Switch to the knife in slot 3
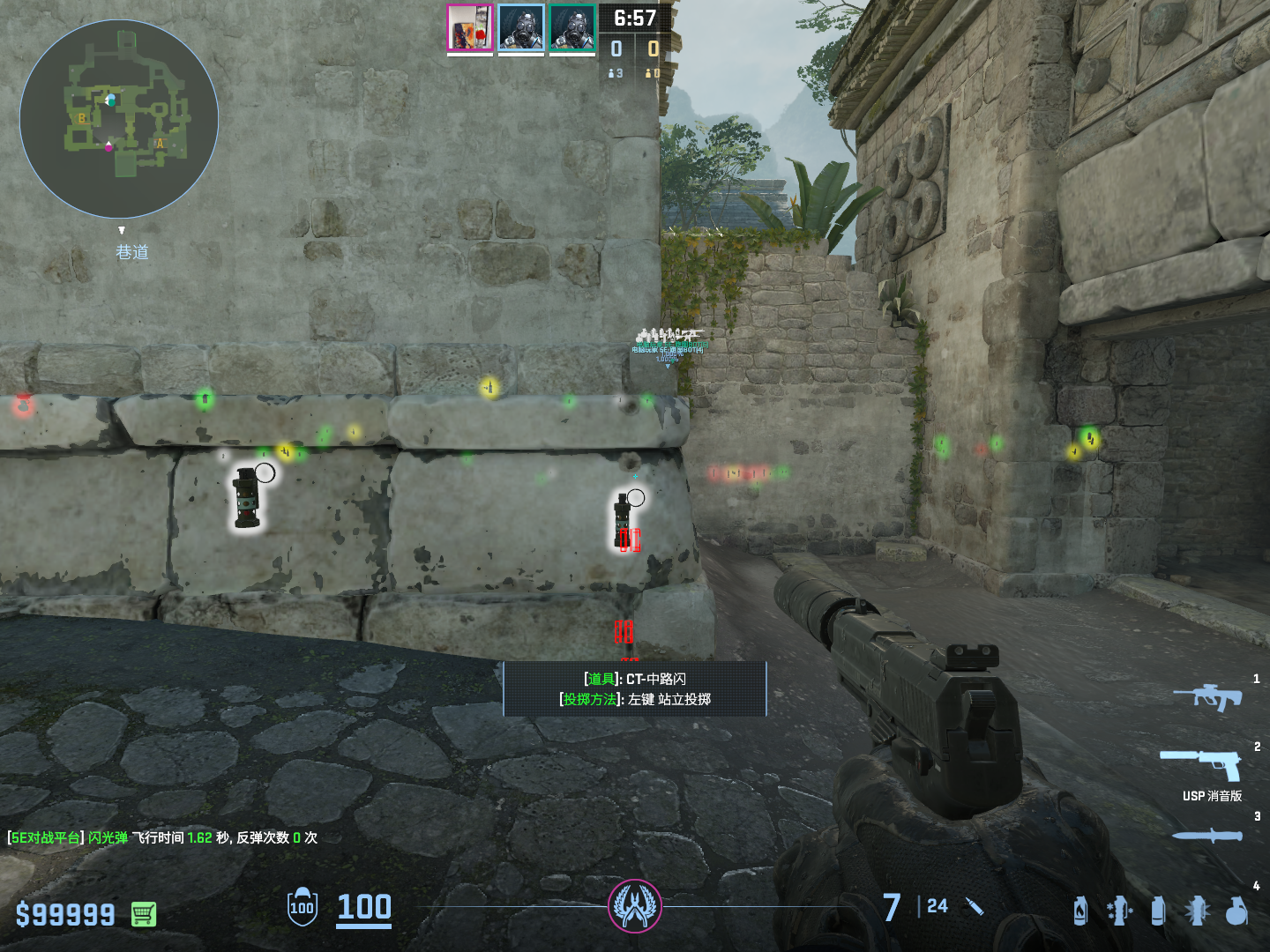 point(1206,835)
